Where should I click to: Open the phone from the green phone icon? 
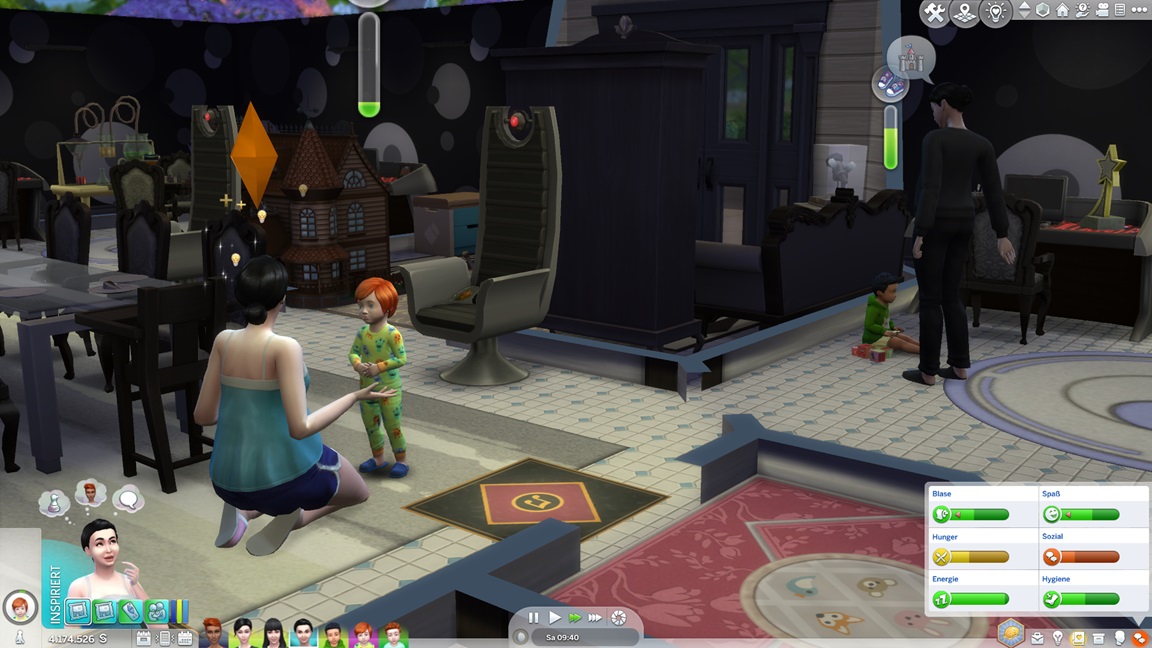click(x=131, y=611)
